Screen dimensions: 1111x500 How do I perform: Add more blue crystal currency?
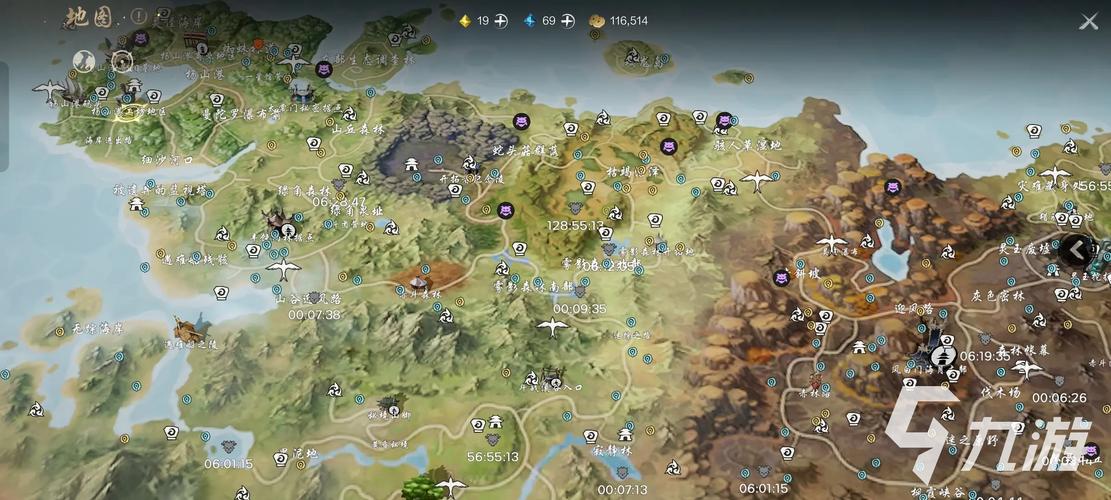568,21
